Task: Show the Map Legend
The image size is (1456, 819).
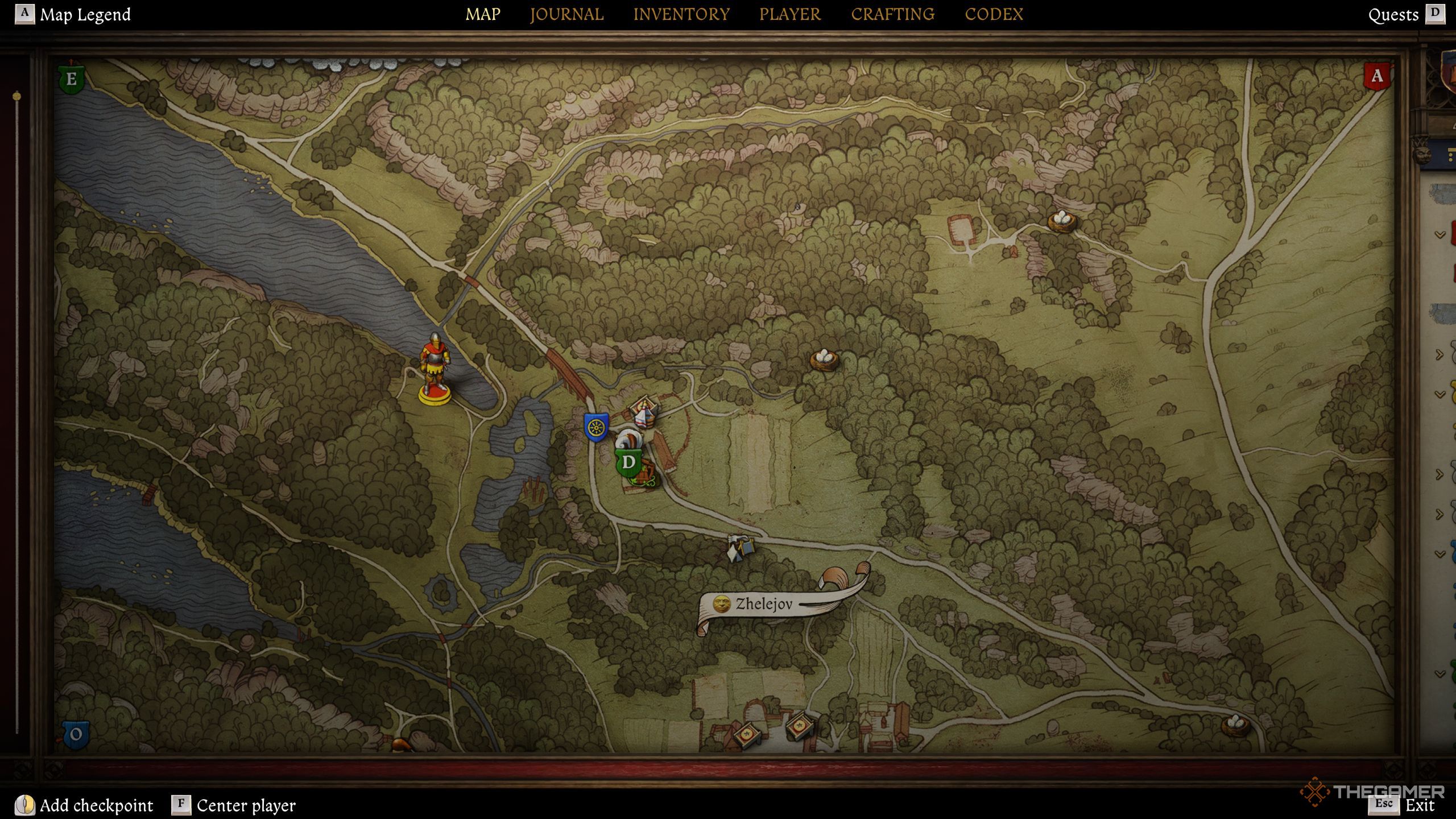Action: coord(85,14)
